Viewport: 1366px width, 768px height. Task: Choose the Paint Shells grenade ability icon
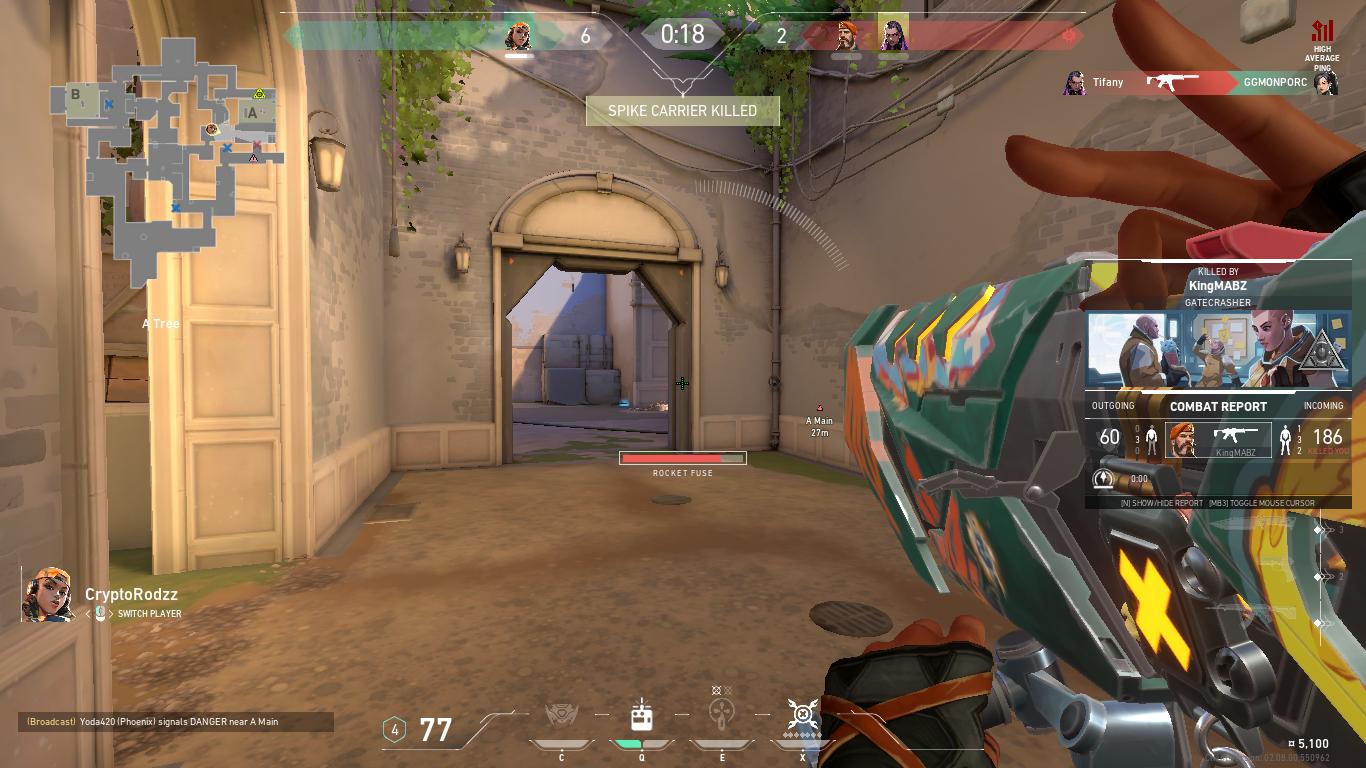tap(721, 716)
